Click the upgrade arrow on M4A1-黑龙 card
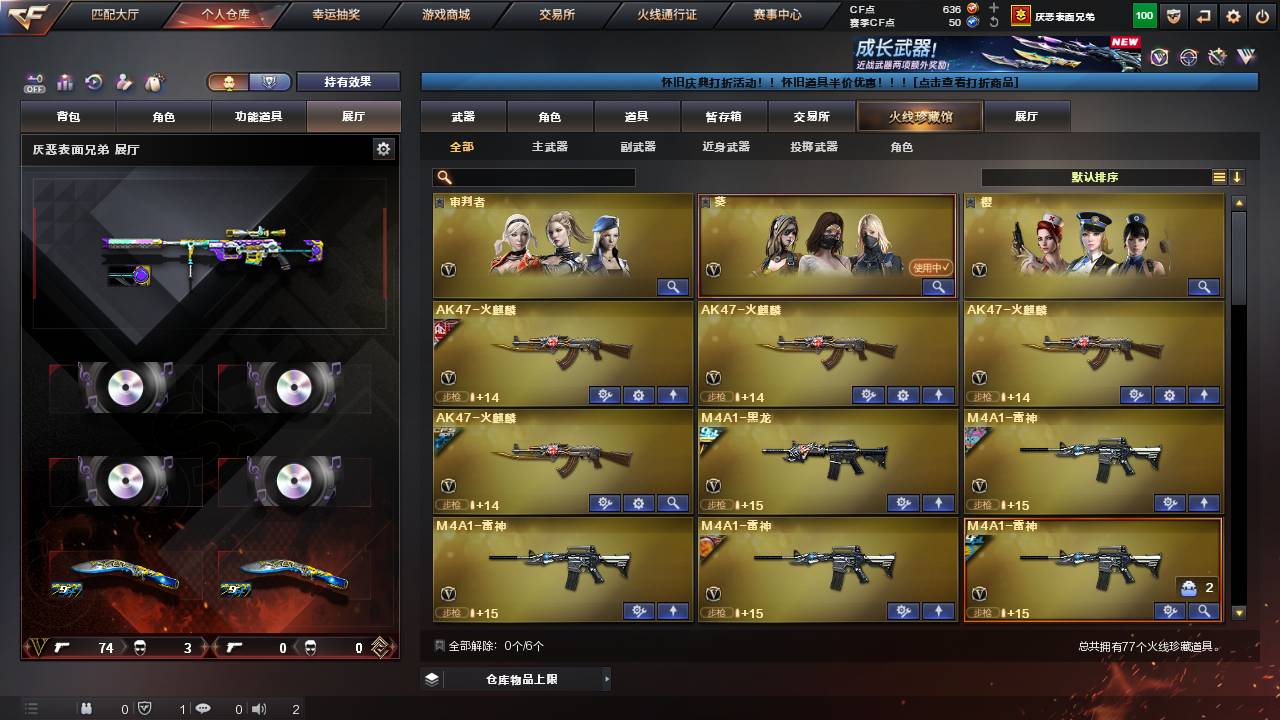Screen dimensions: 1280x720 938,503
